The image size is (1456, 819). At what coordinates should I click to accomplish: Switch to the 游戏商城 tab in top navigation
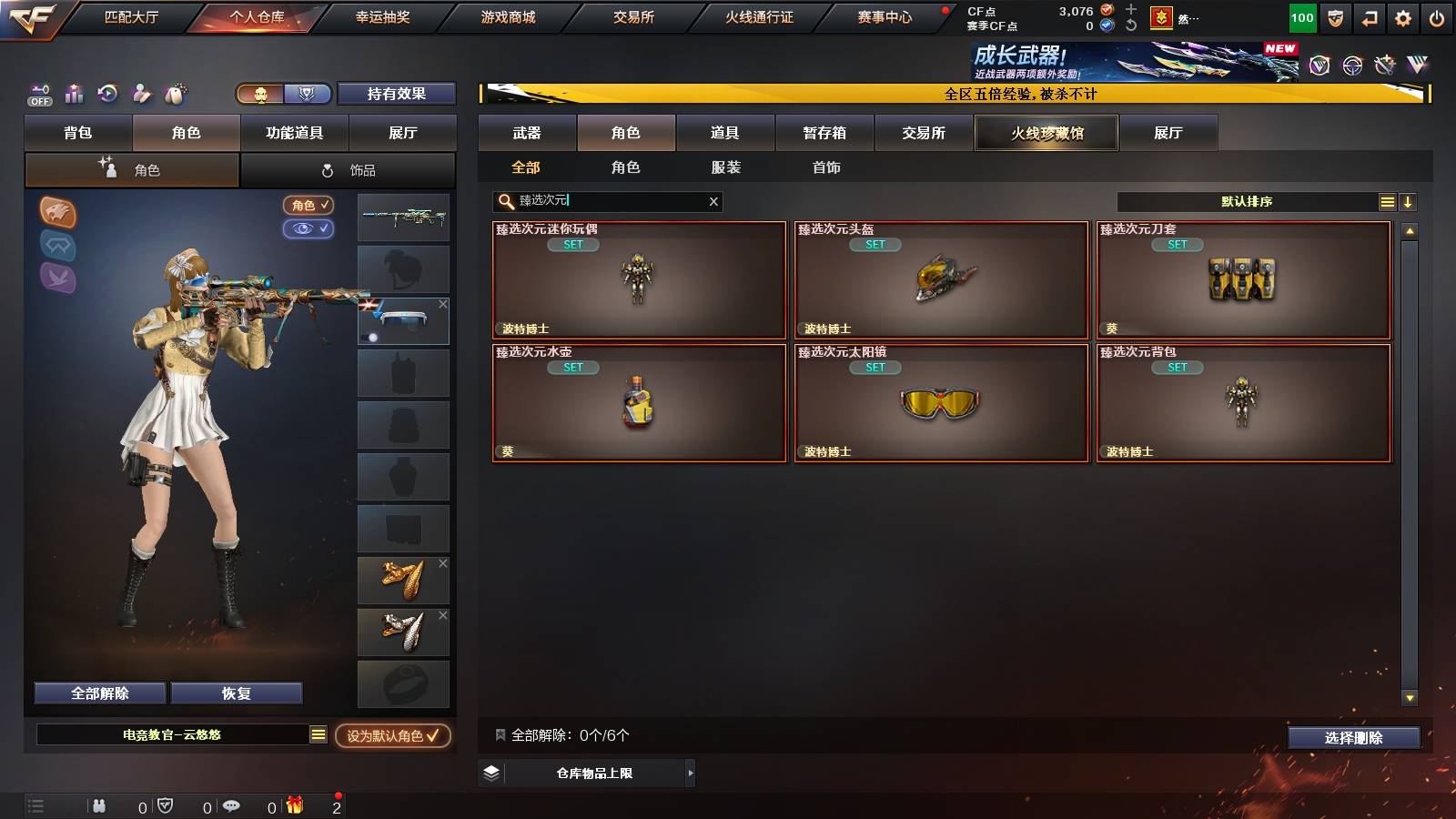click(x=506, y=15)
